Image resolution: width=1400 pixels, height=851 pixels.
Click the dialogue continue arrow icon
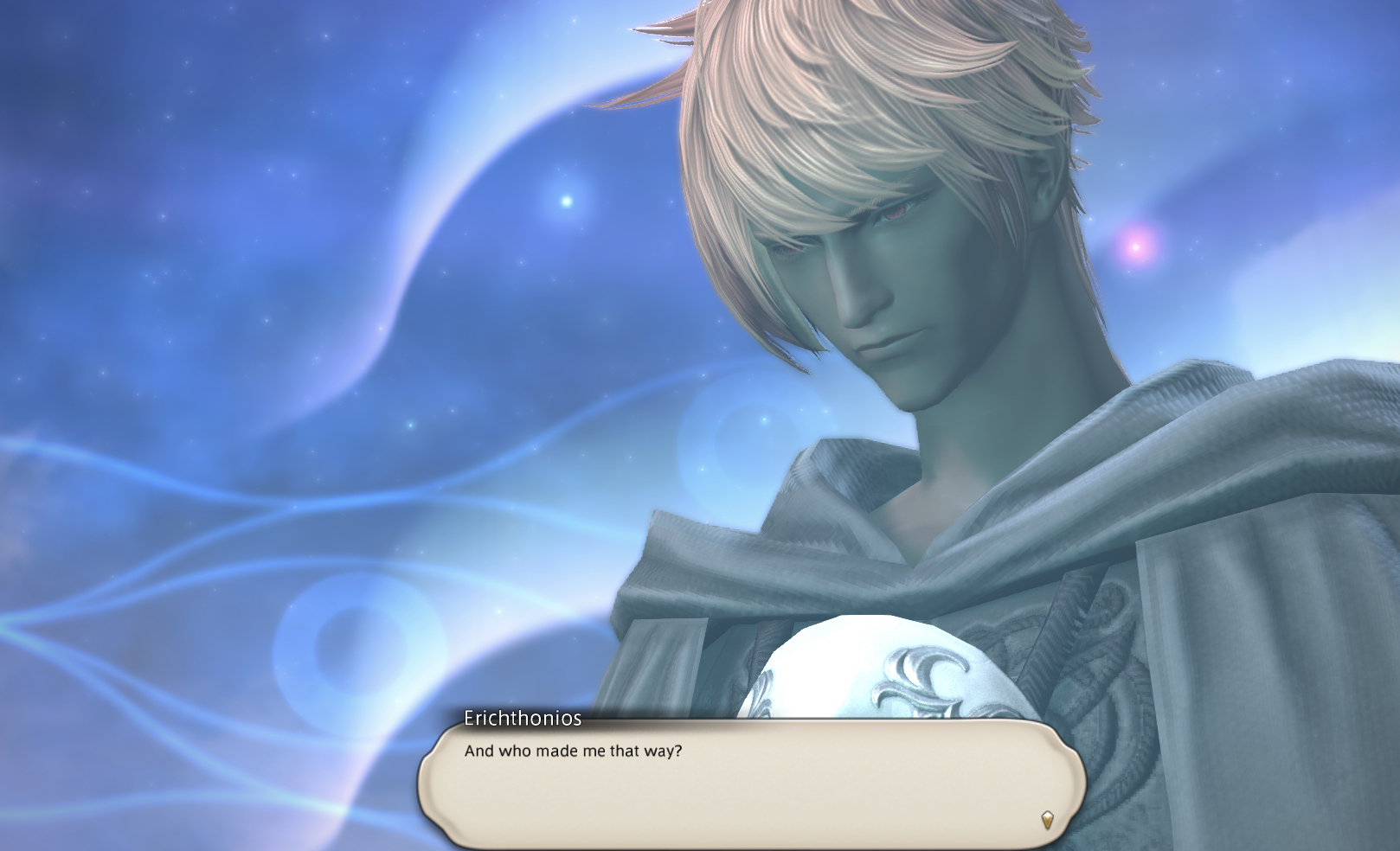[1047, 819]
